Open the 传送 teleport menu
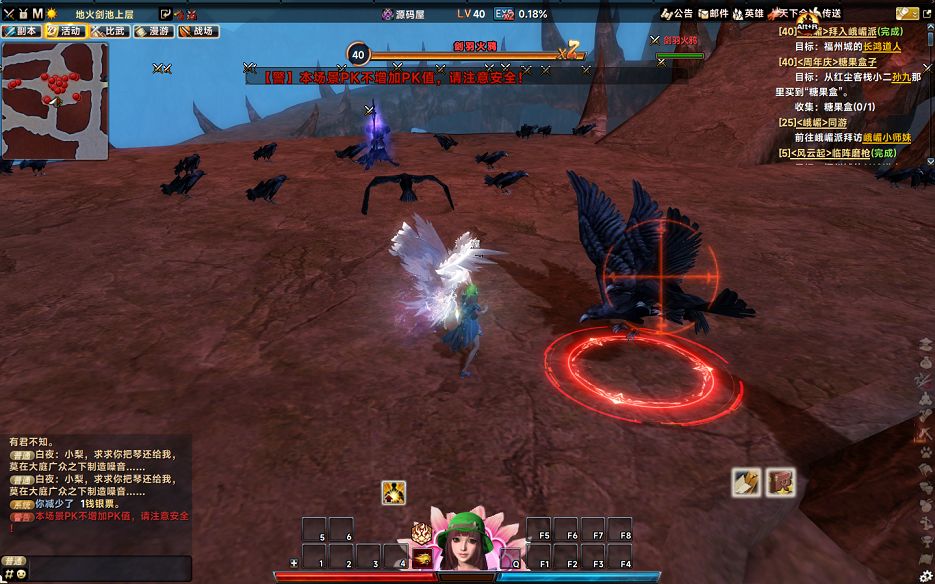This screenshot has height=584, width=935. [x=826, y=14]
